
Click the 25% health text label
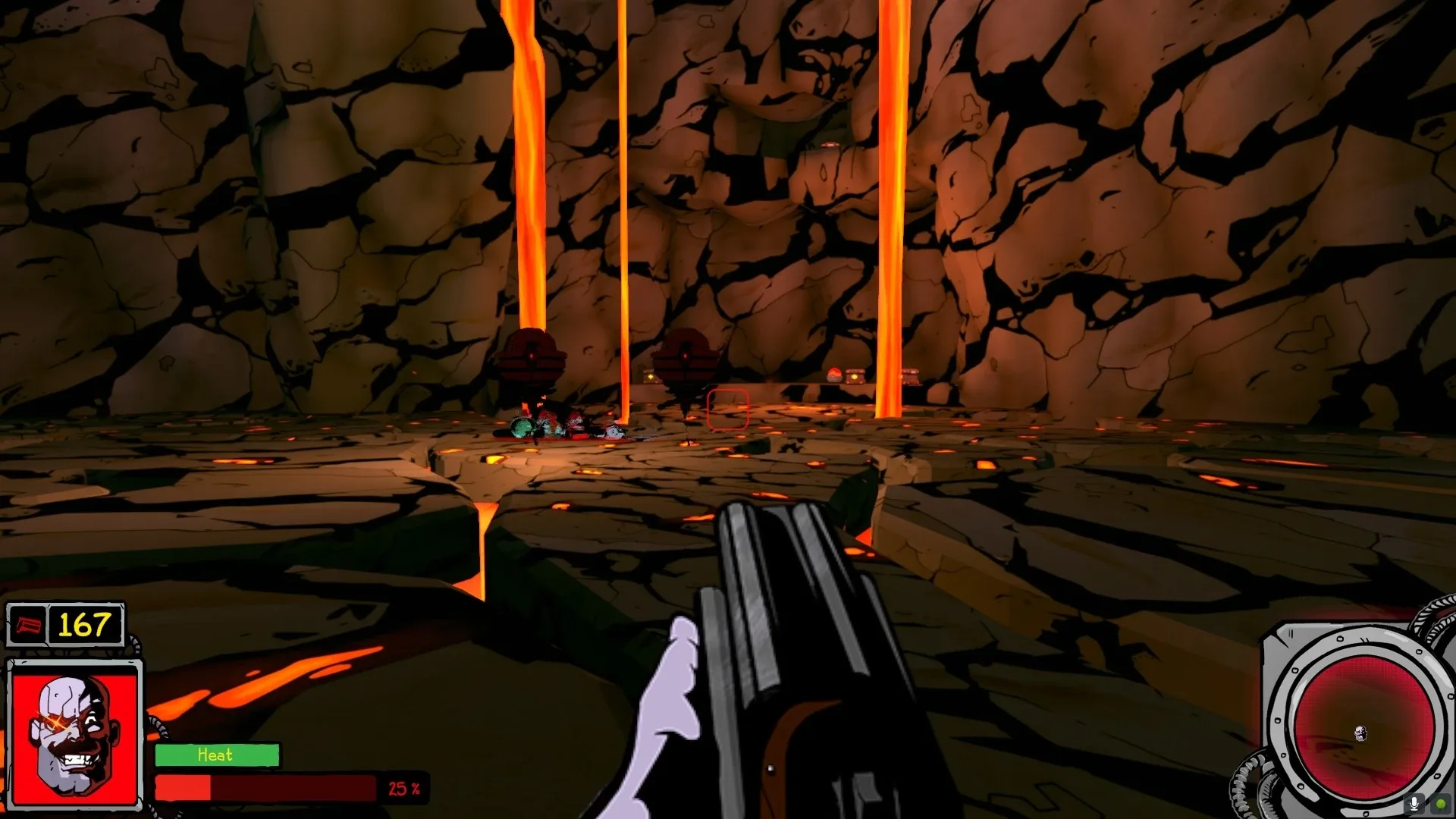(403, 789)
